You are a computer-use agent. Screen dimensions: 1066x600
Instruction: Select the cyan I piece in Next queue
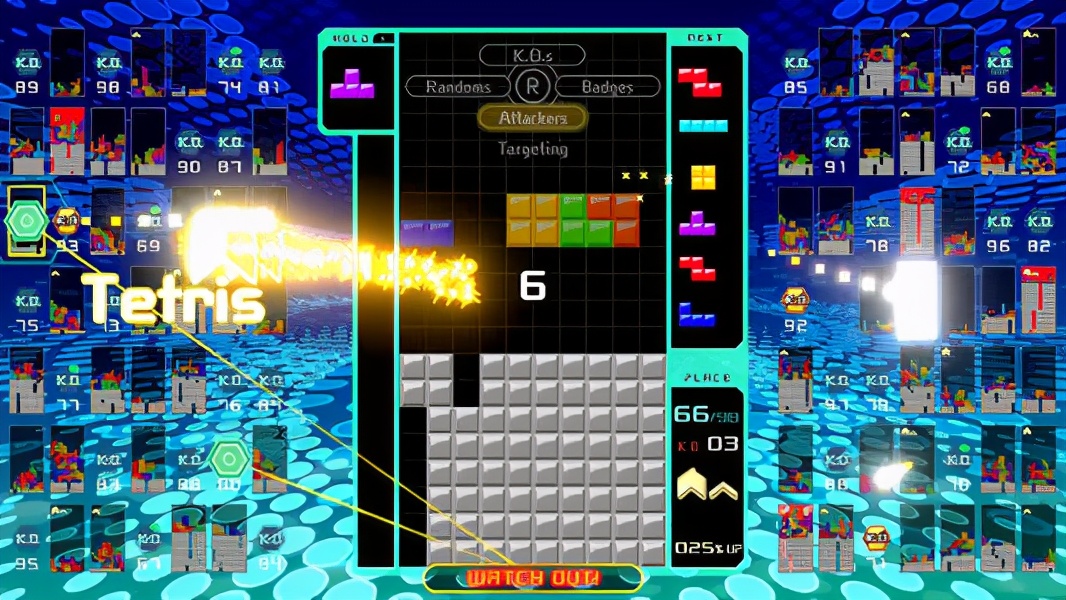[x=703, y=126]
